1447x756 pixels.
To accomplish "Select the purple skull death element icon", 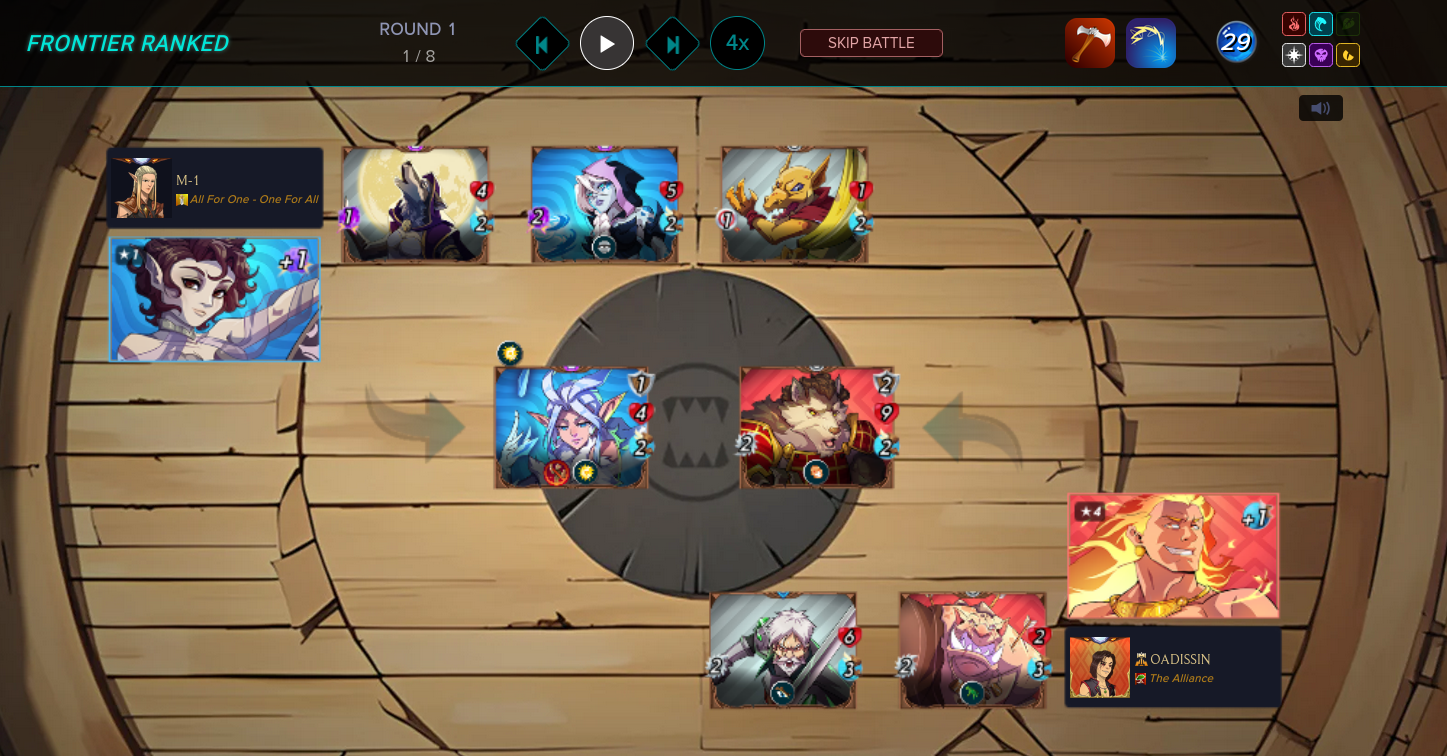I will [x=1321, y=55].
